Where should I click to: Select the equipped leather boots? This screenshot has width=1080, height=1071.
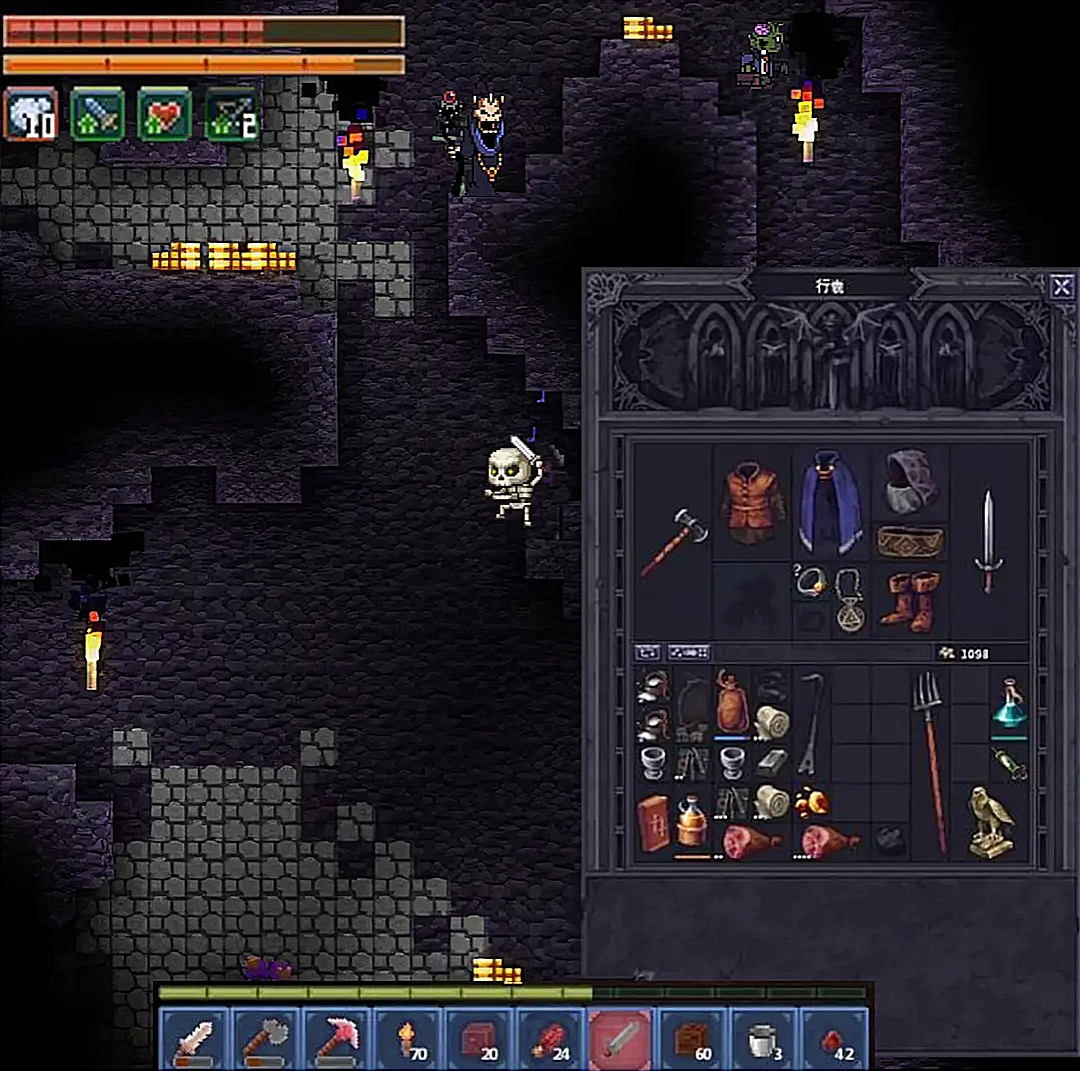click(x=910, y=600)
